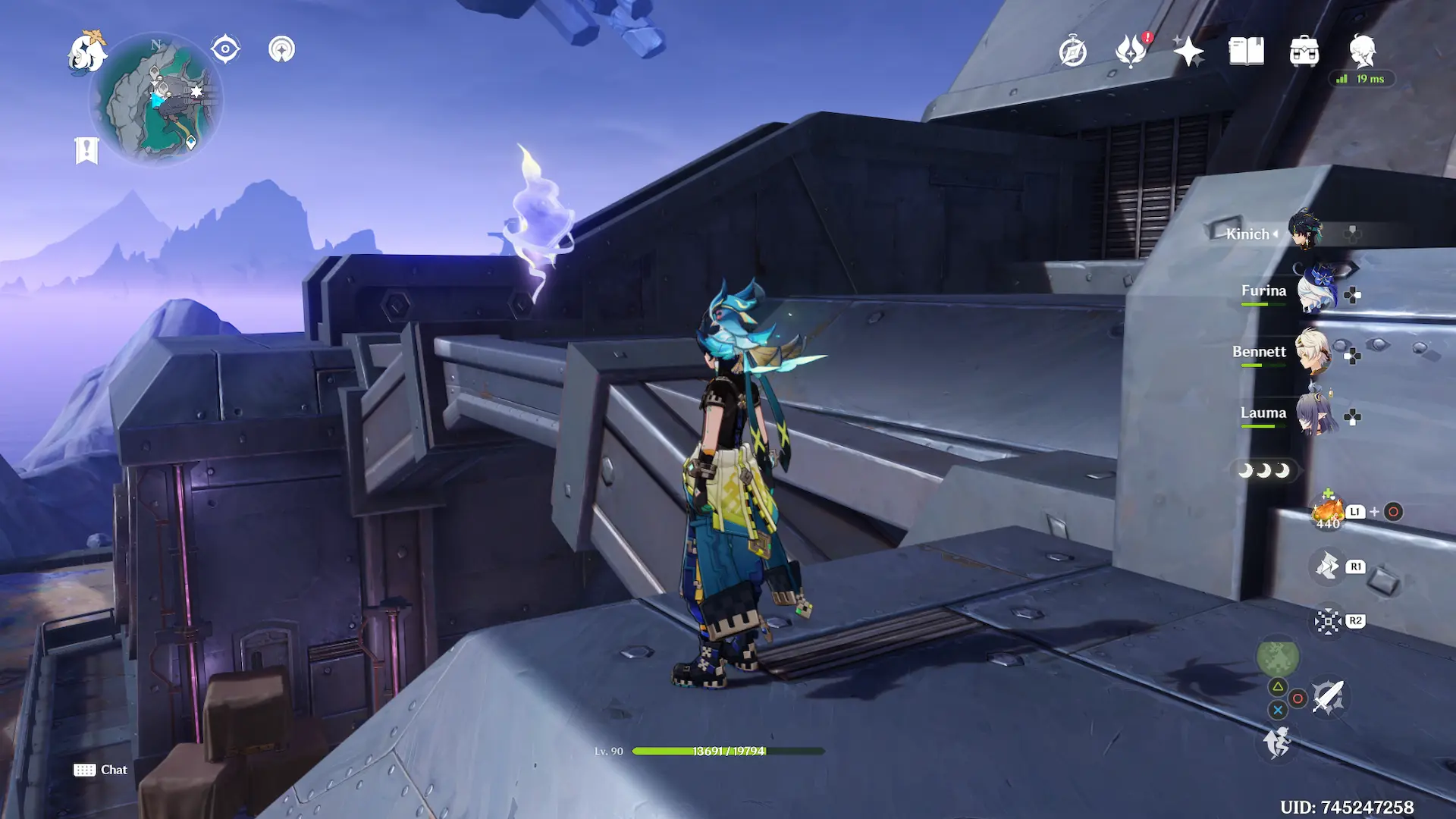1456x819 pixels.
Task: Open the open-book handbook icon
Action: click(x=1246, y=52)
